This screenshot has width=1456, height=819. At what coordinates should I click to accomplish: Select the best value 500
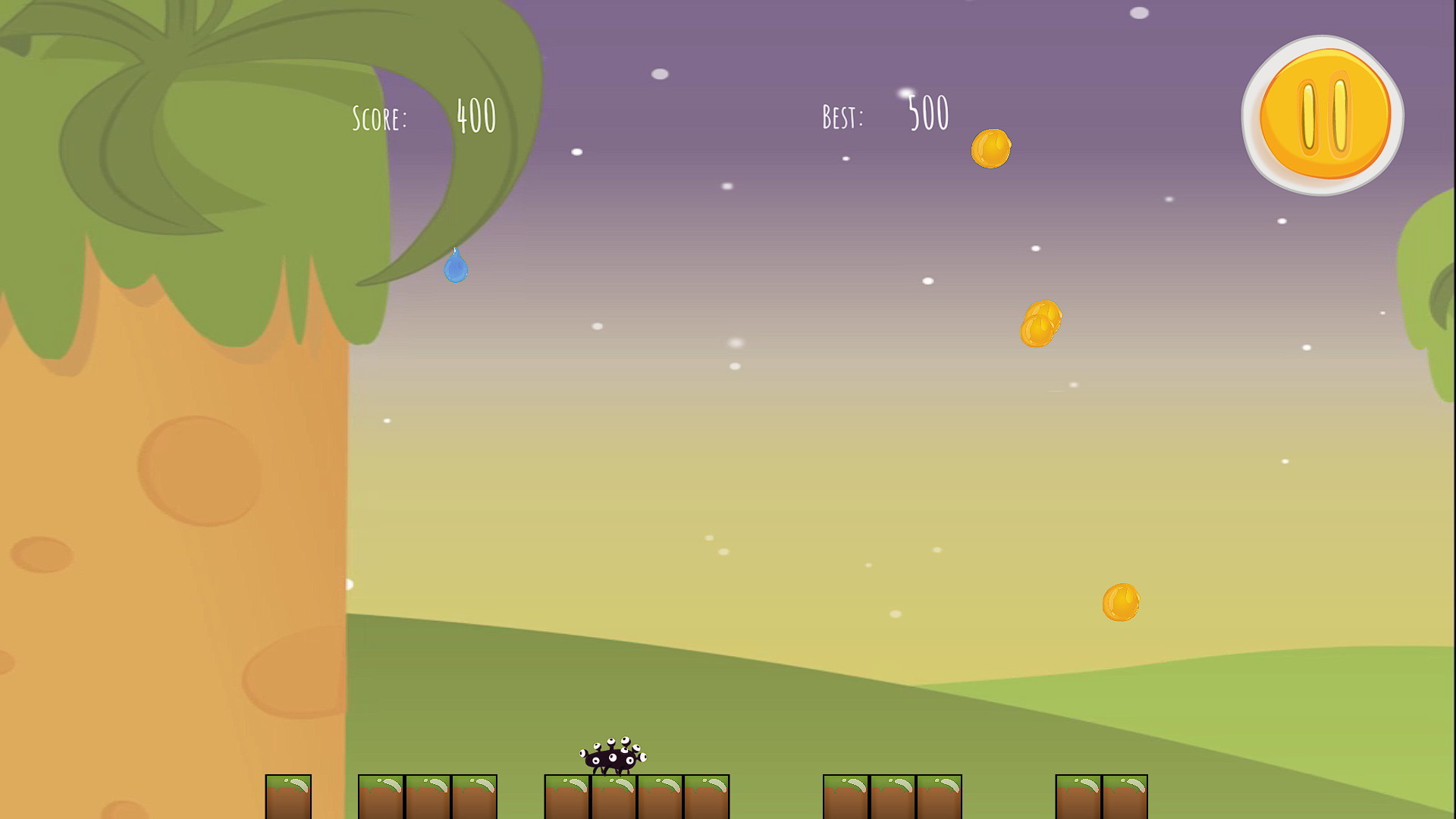pos(927,112)
